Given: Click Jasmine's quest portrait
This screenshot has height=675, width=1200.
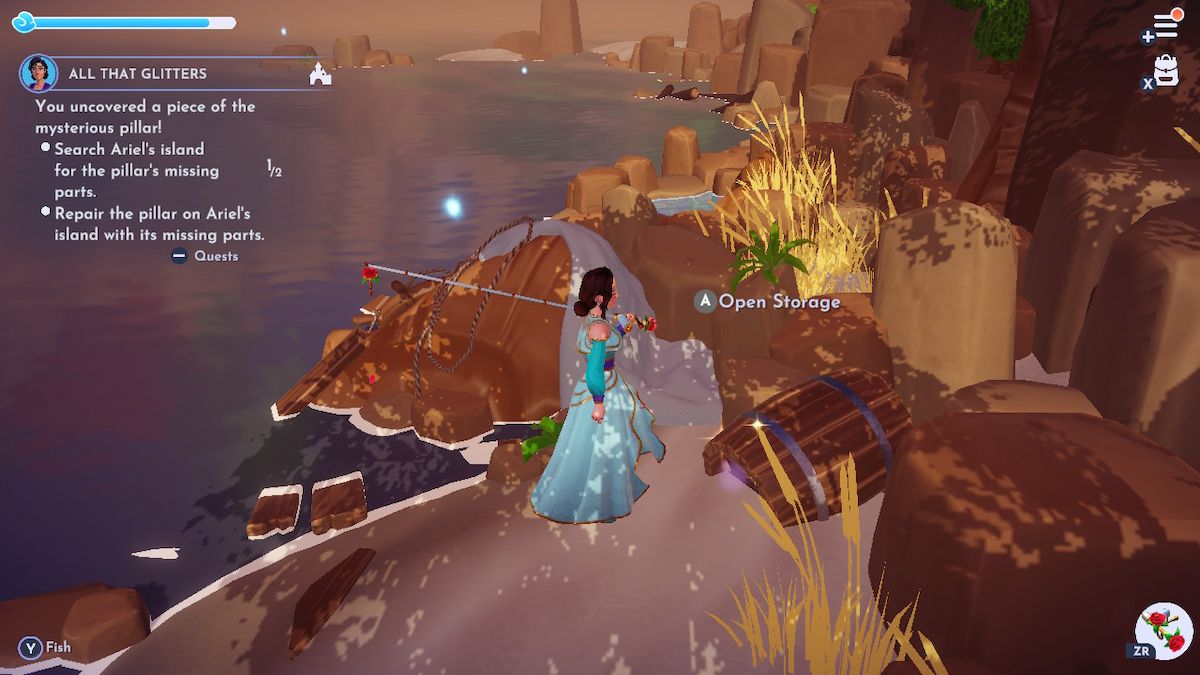Looking at the screenshot, I should 38,73.
